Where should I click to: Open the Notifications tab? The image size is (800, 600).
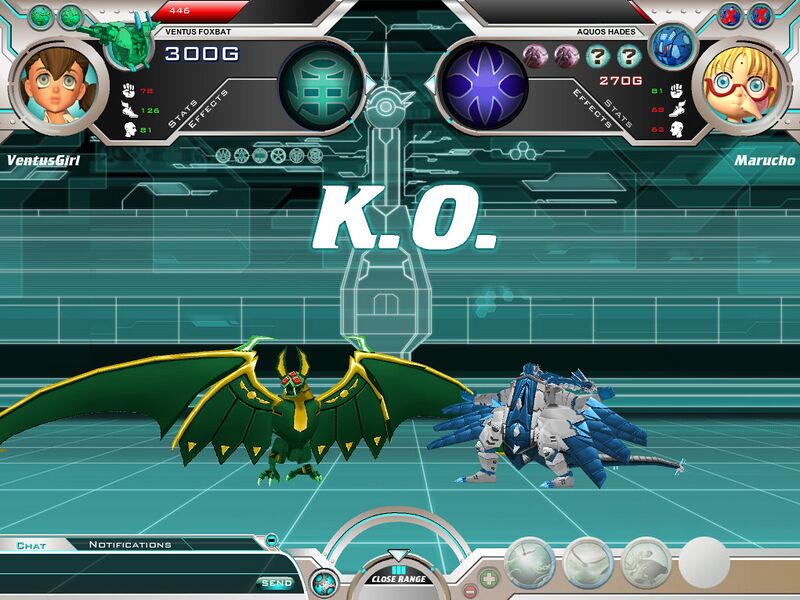click(130, 545)
